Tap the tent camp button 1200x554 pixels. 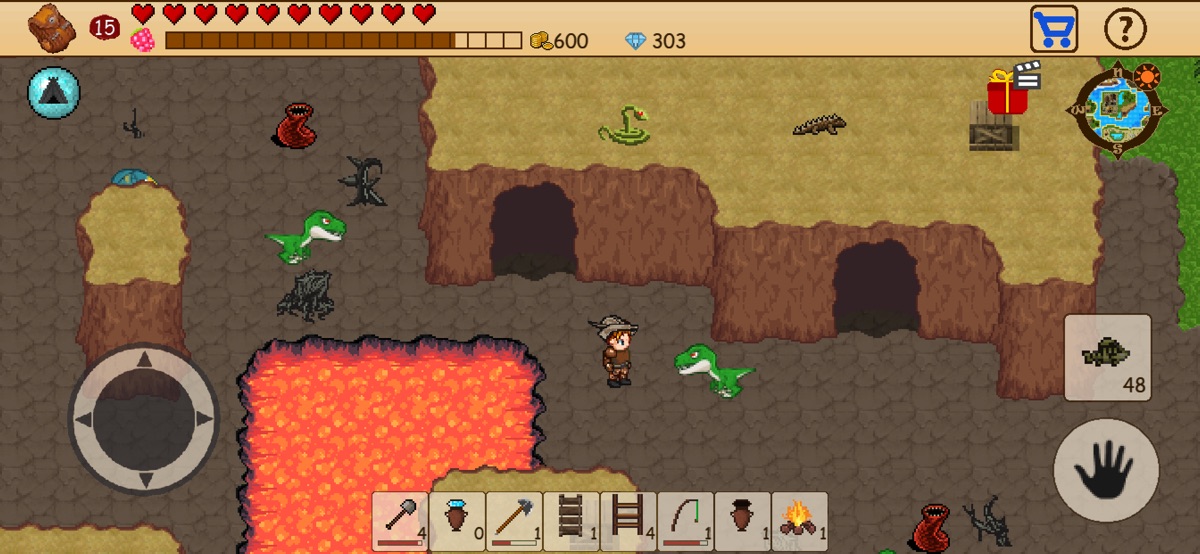tap(54, 93)
